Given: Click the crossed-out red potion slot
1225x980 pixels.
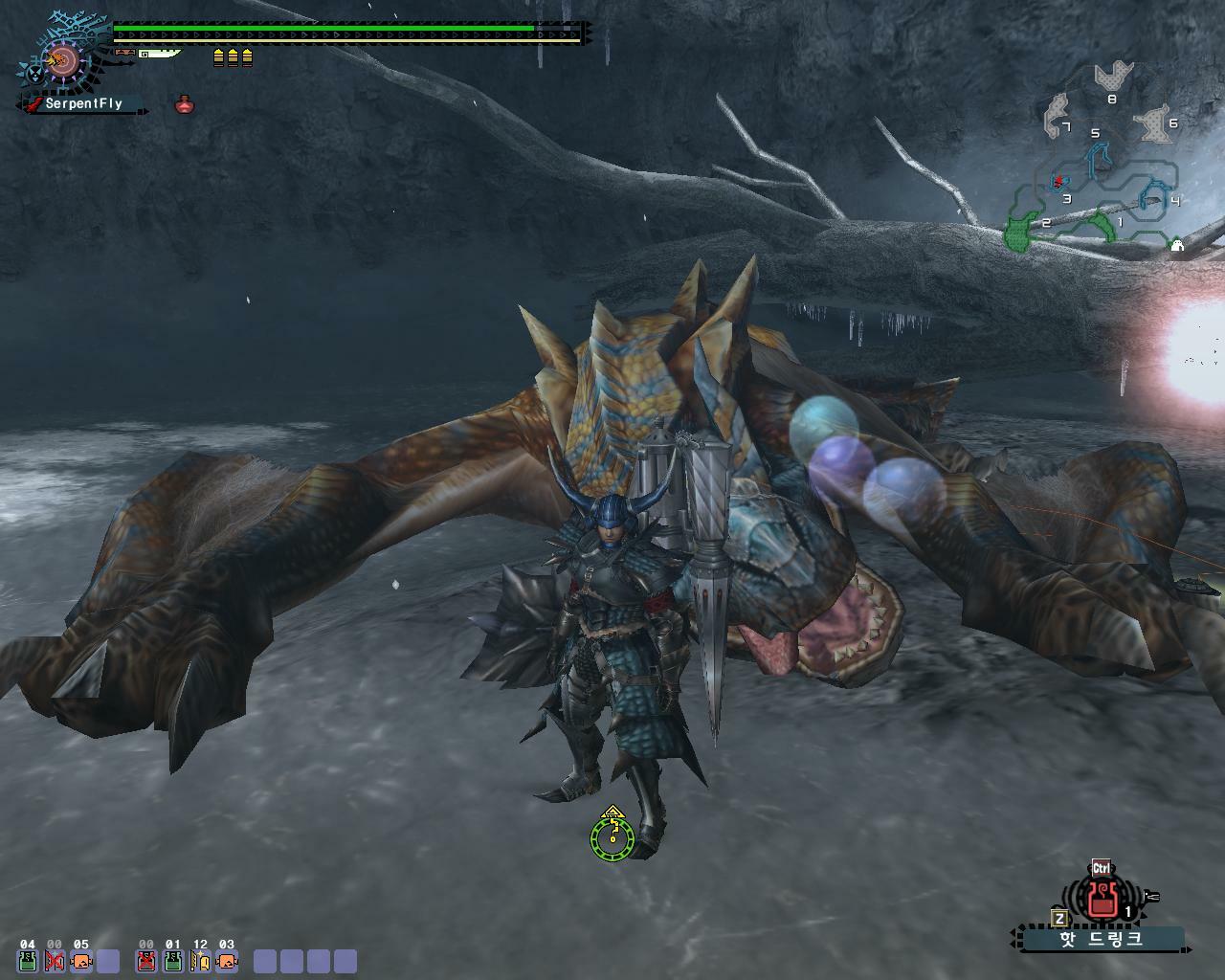Looking at the screenshot, I should click(146, 960).
